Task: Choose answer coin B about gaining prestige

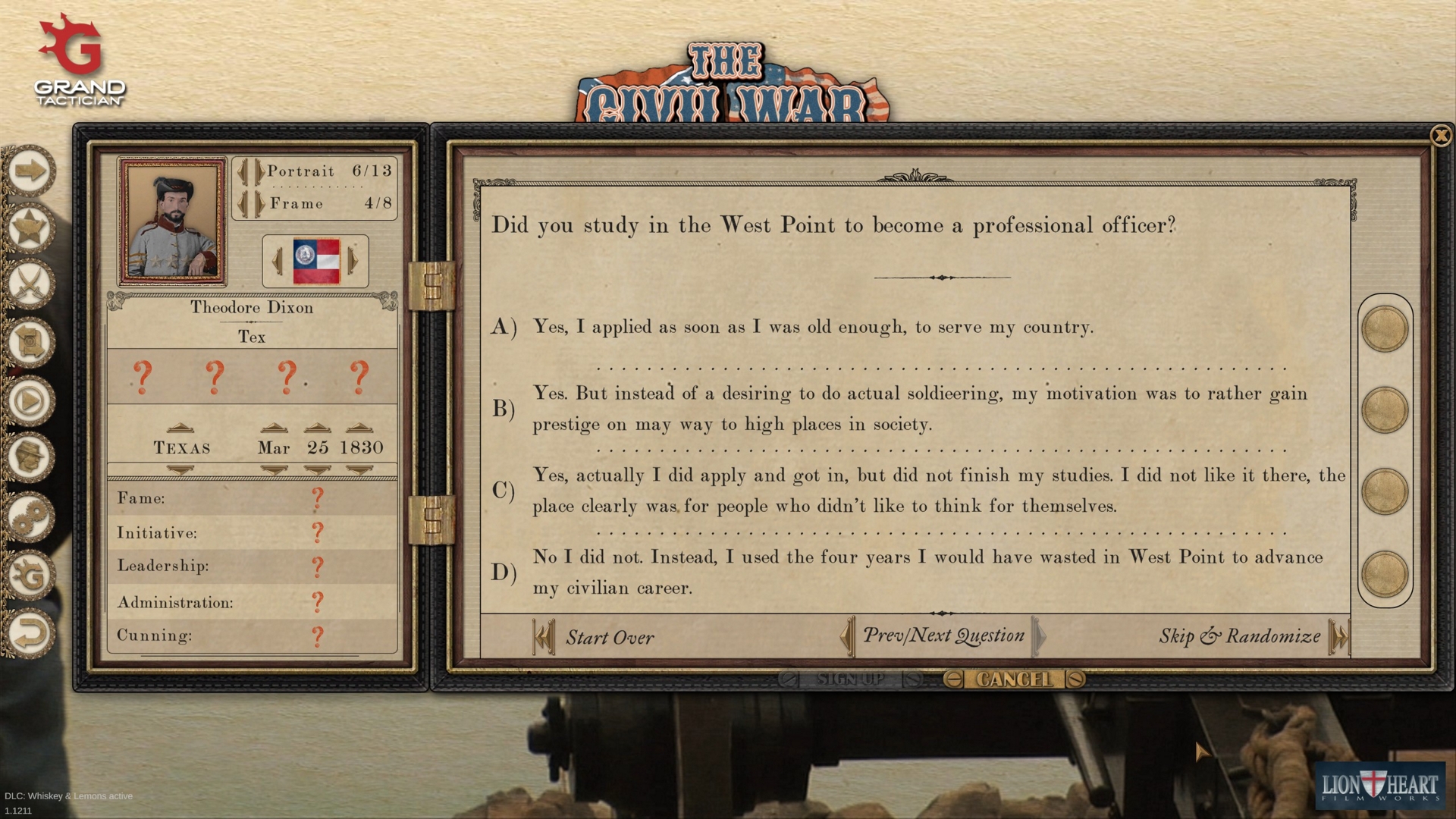Action: [1385, 409]
